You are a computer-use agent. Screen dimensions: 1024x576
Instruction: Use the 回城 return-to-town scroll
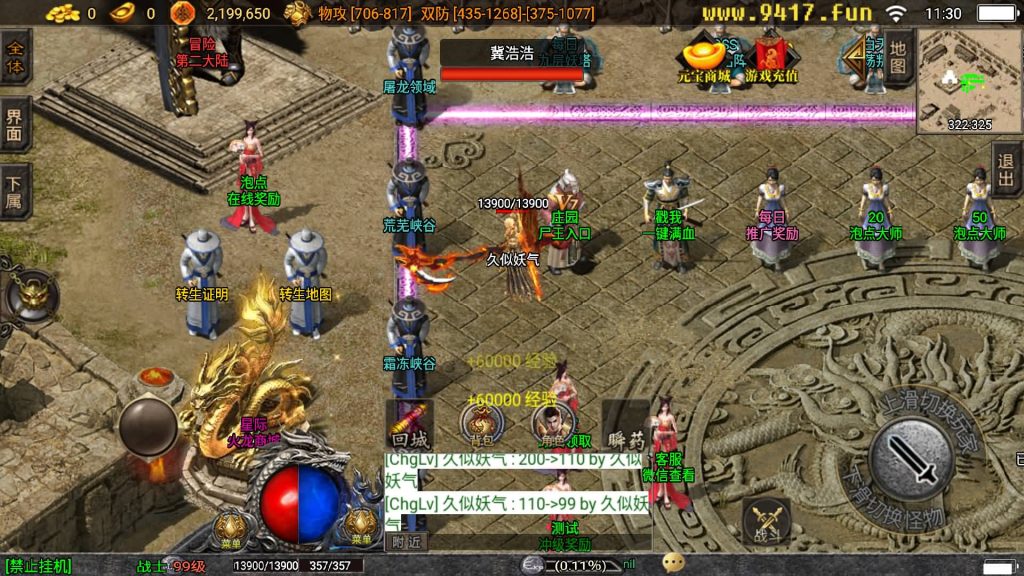(409, 426)
